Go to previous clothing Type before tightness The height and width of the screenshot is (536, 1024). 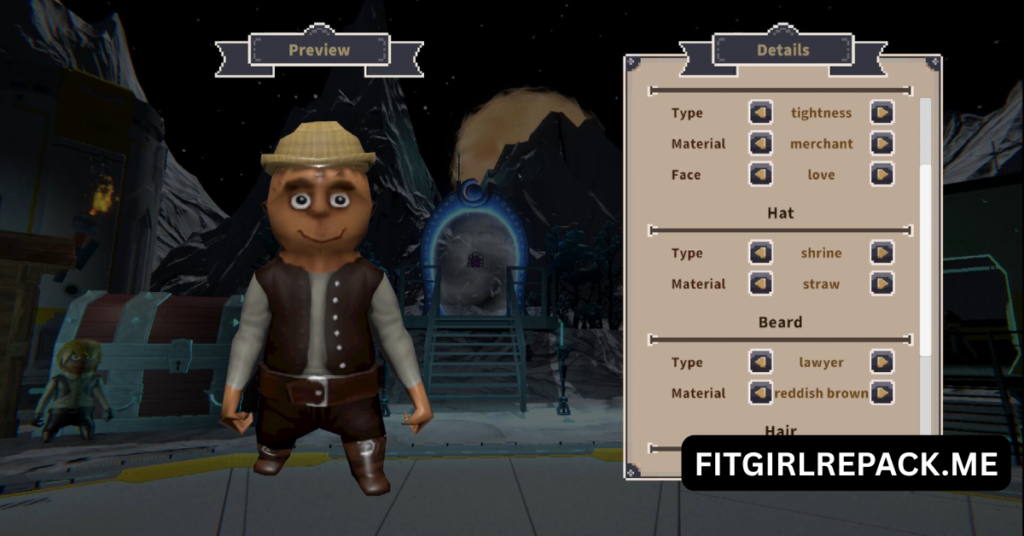(761, 113)
